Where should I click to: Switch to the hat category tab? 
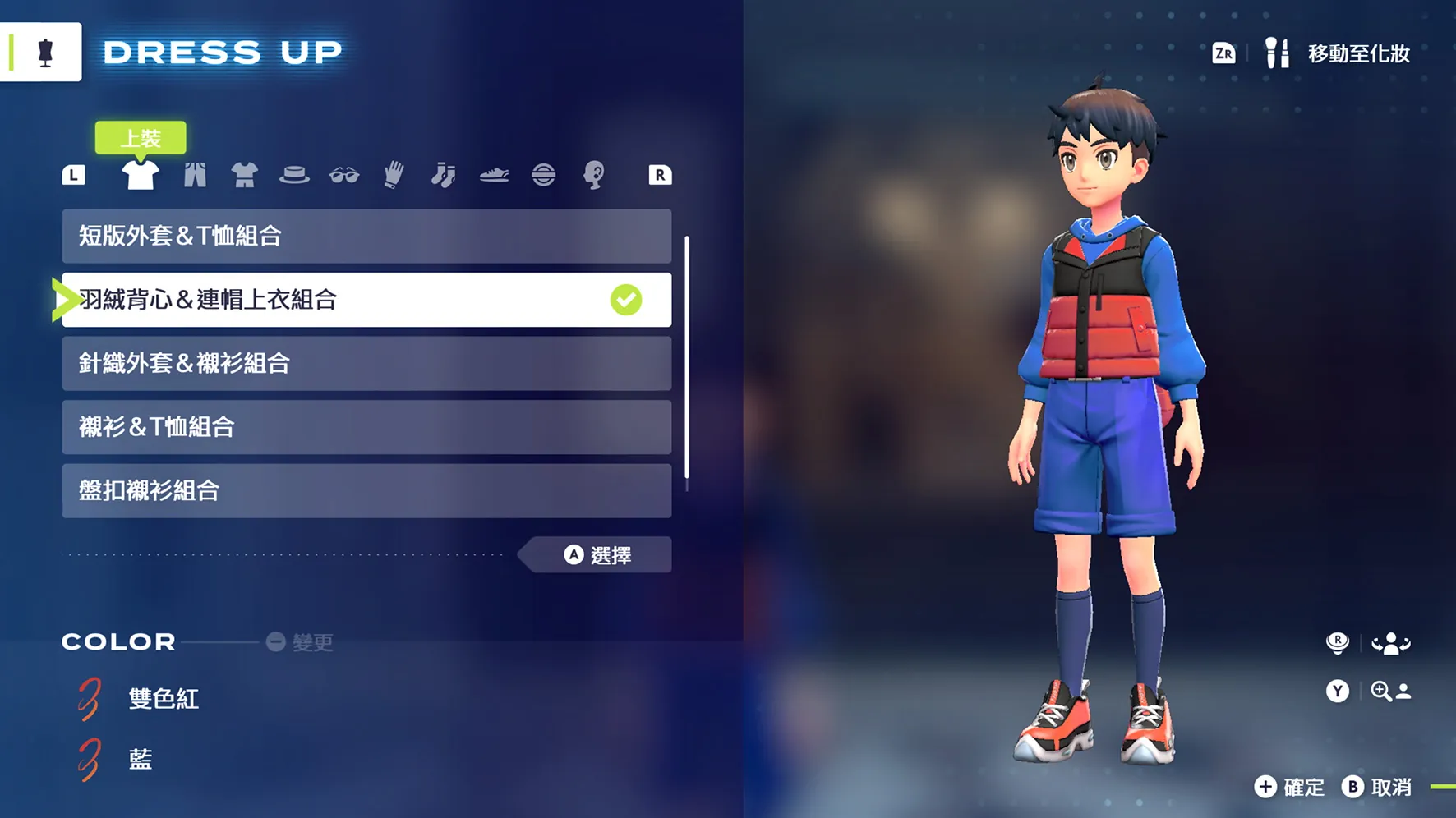coord(294,175)
